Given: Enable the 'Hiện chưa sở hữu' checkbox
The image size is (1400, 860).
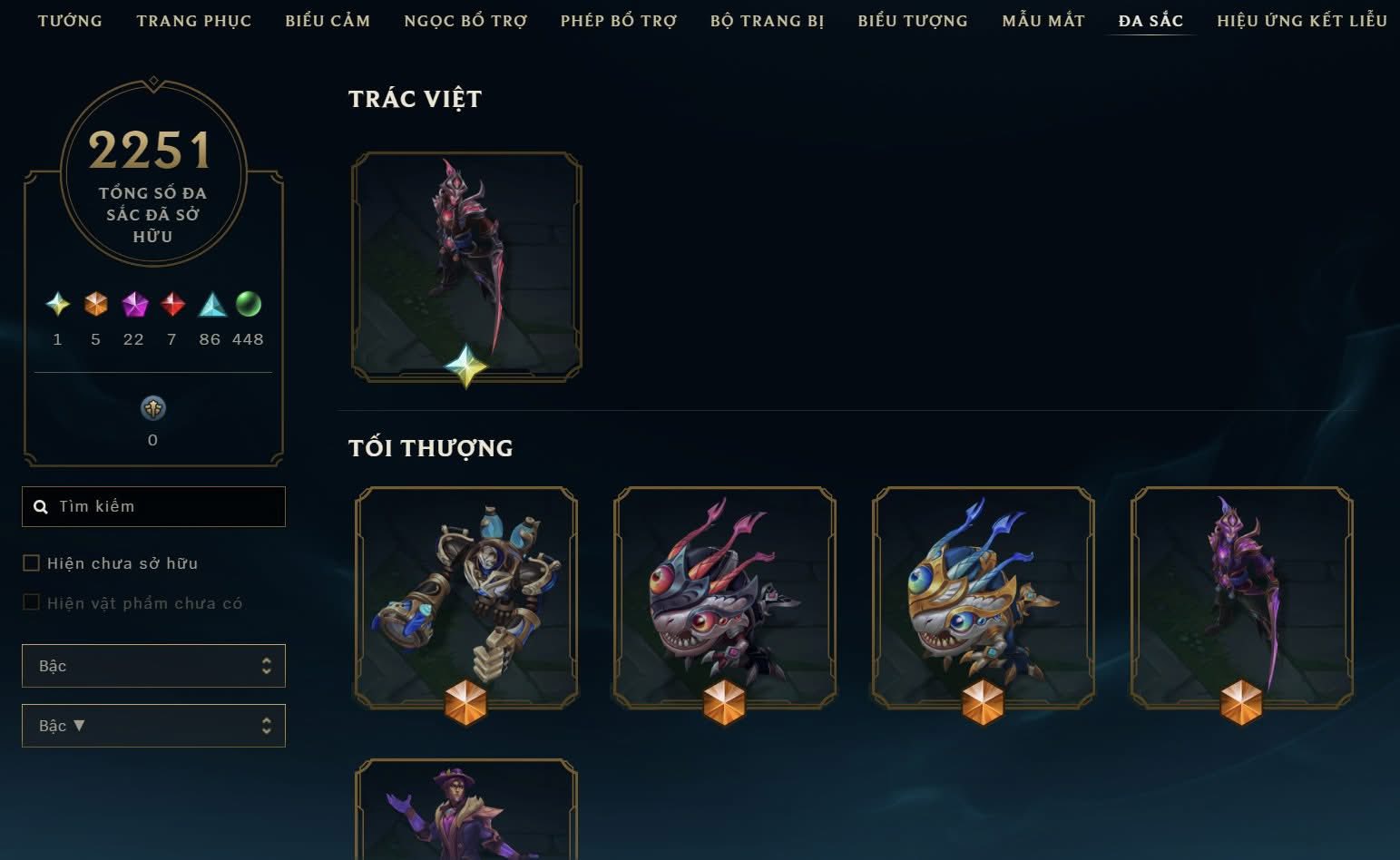Looking at the screenshot, I should point(31,562).
